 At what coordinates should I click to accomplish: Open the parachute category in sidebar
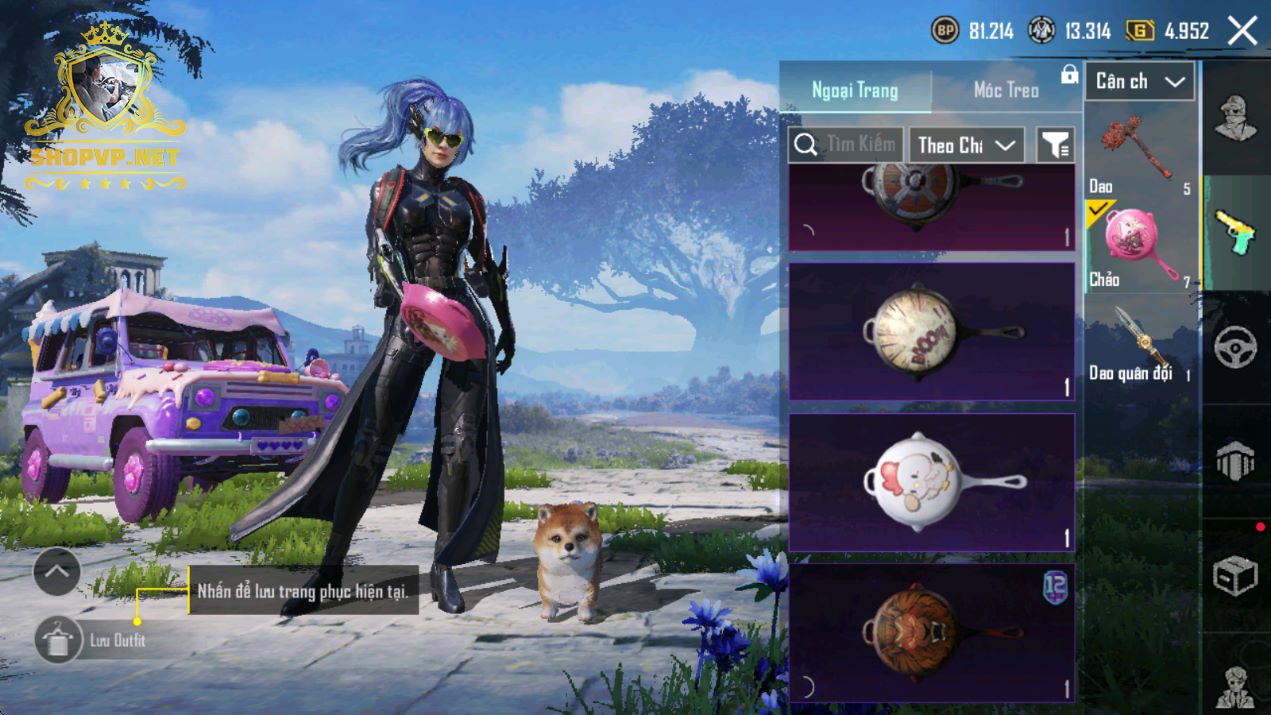(1236, 461)
